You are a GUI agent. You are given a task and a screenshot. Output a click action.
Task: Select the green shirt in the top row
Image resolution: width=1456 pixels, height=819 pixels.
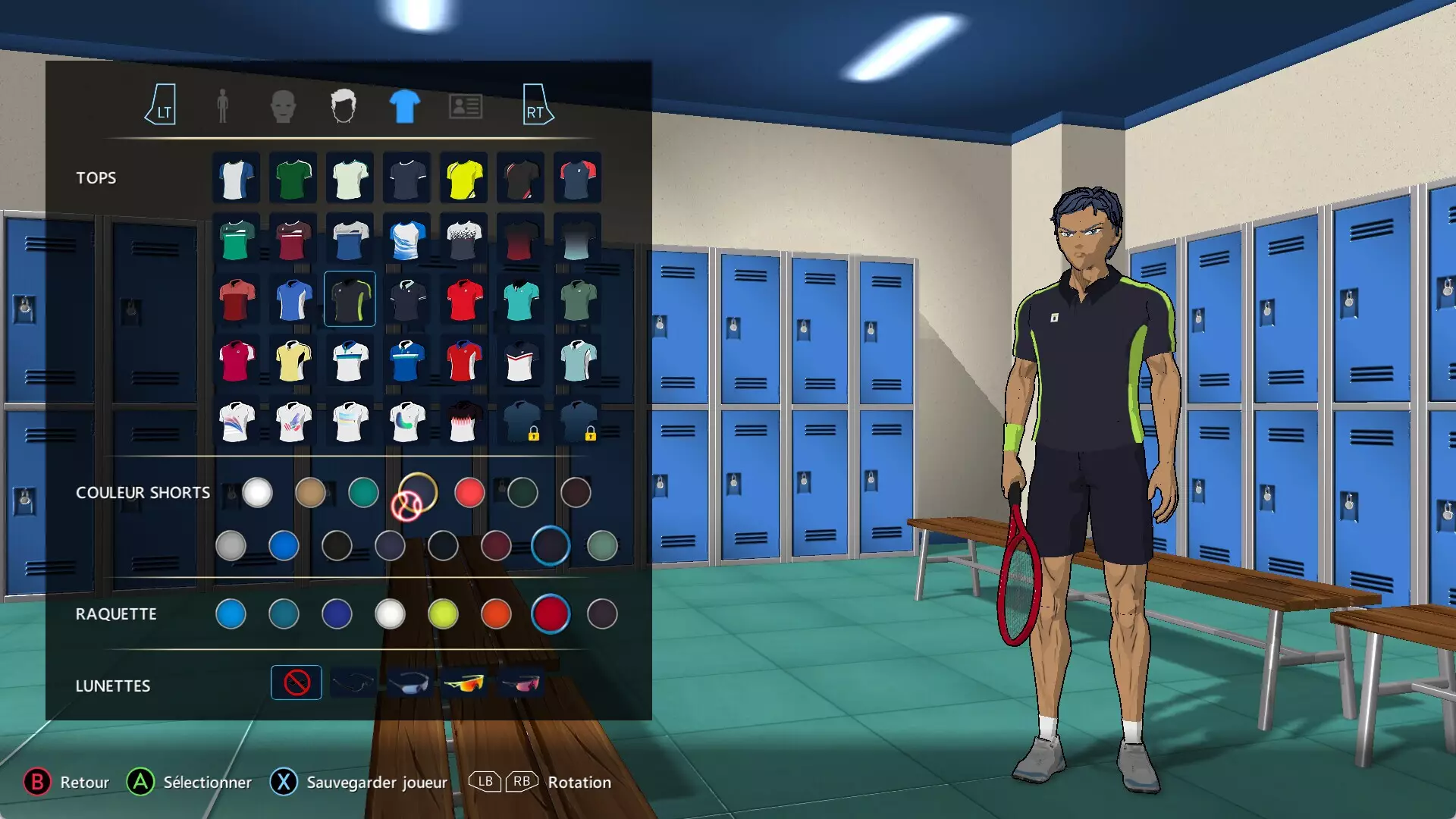click(x=292, y=178)
